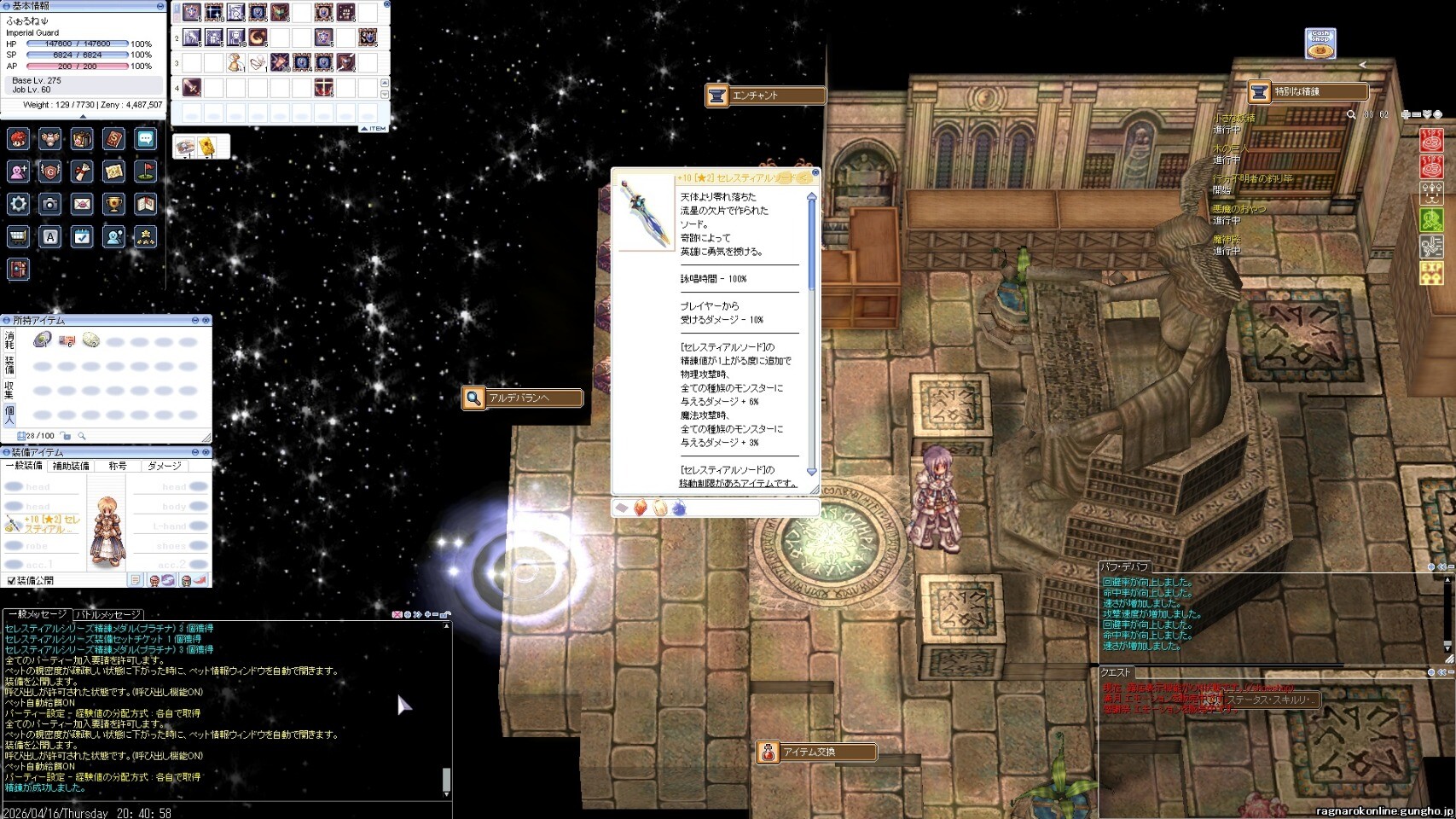The height and width of the screenshot is (819, 1456).
Task: Open the guild shield icon
Action: 50,171
